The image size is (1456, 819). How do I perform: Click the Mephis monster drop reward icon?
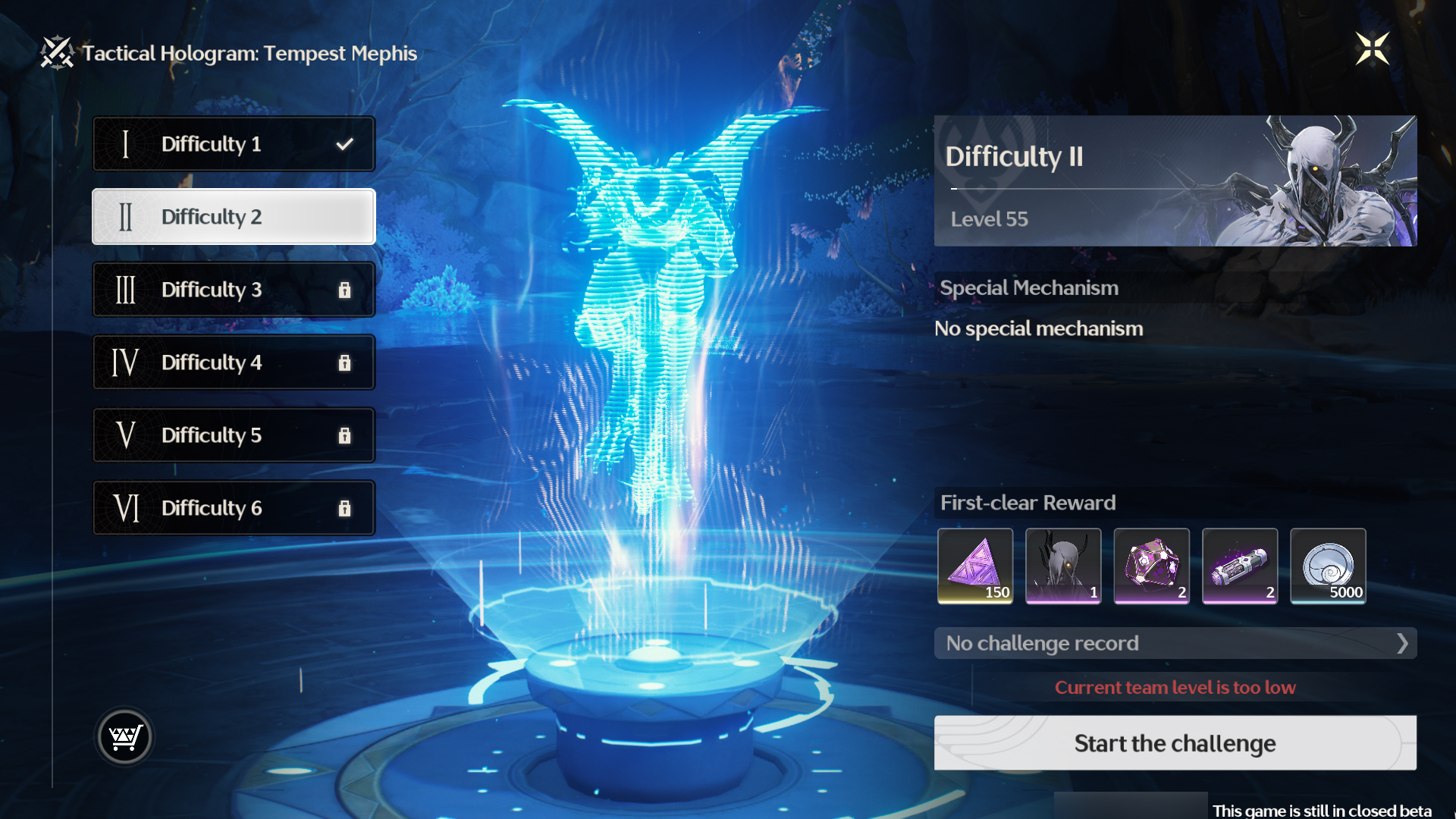click(x=1063, y=566)
